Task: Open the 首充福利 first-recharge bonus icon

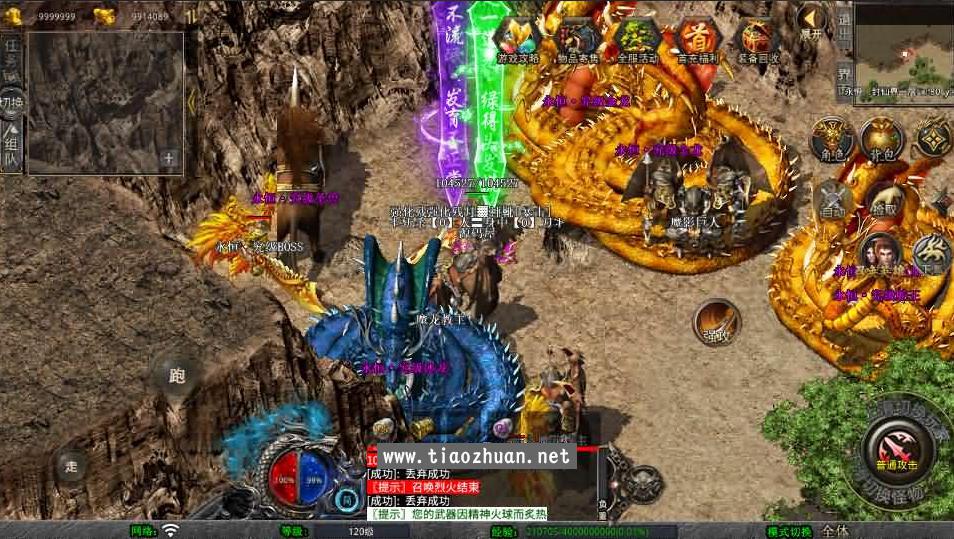Action: point(696,40)
